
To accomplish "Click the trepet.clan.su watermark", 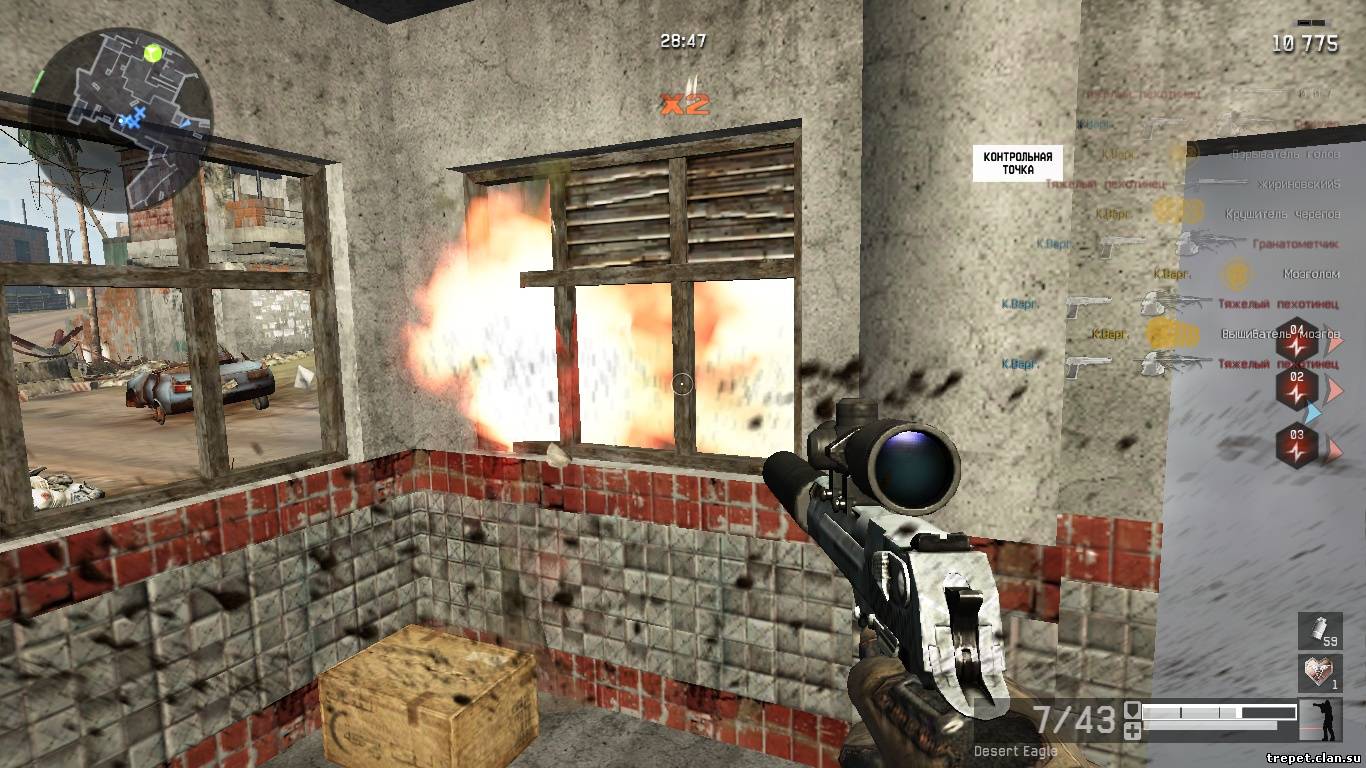I will (x=1312, y=758).
